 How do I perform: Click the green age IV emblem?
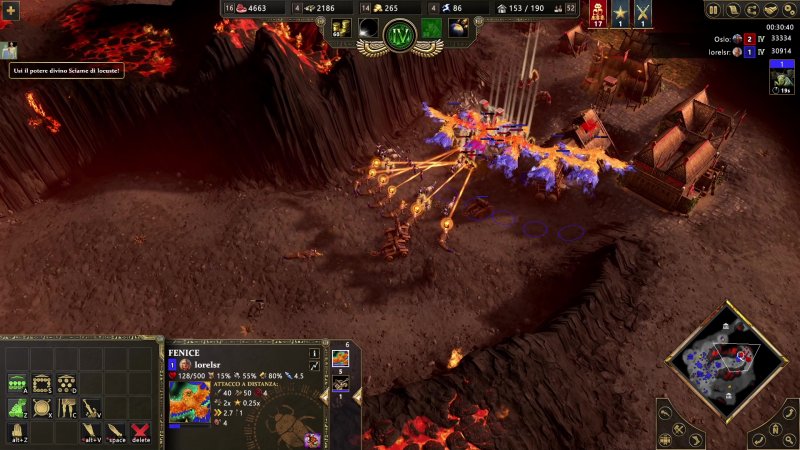point(400,37)
